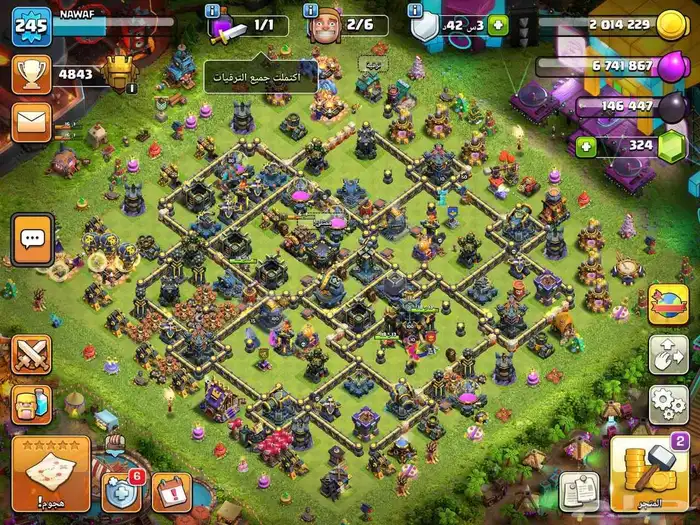Screen dimensions: 700x525
Task: Open the globe with red banner button
Action: [x=668, y=305]
